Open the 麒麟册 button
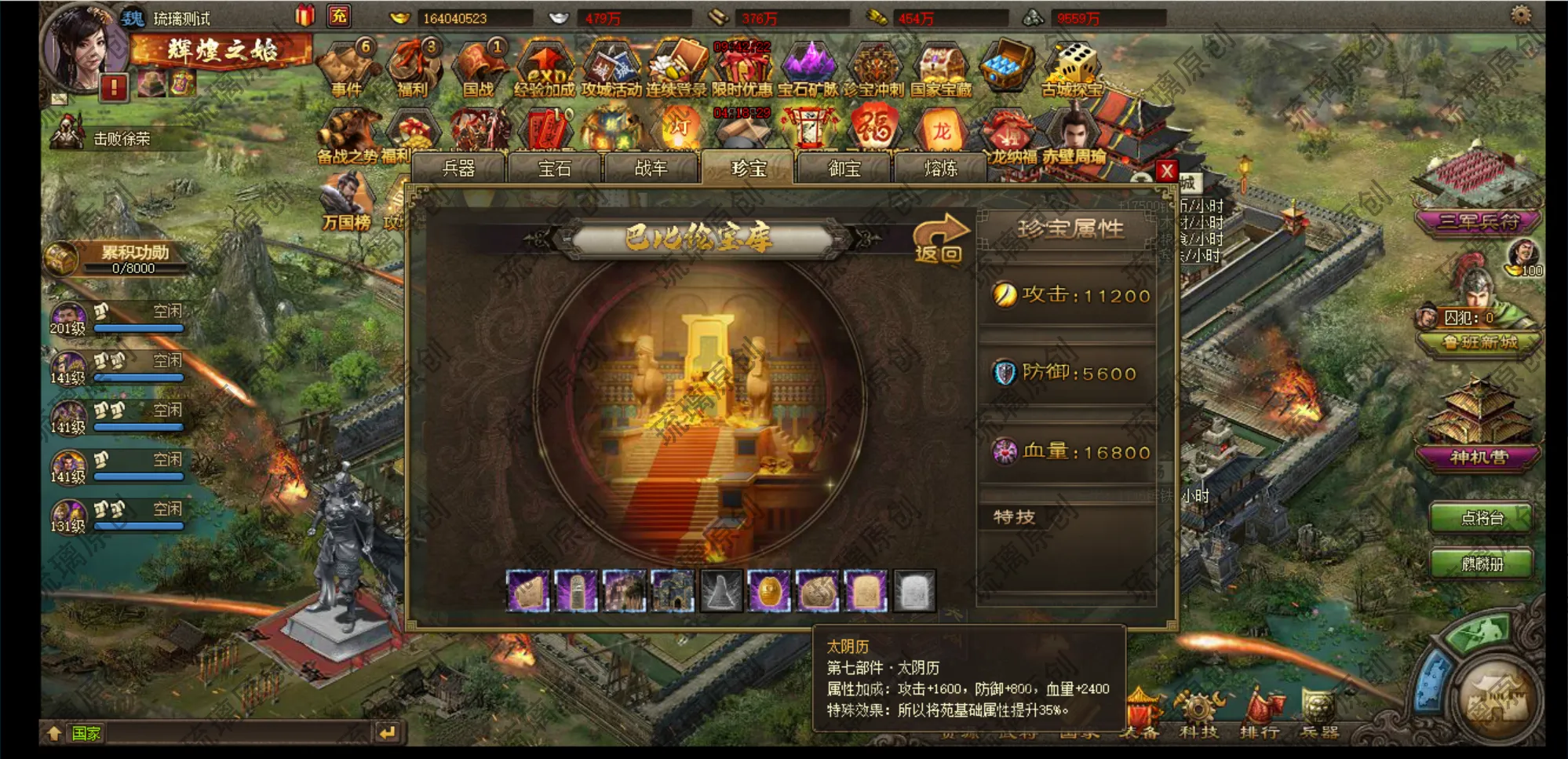 (1482, 564)
